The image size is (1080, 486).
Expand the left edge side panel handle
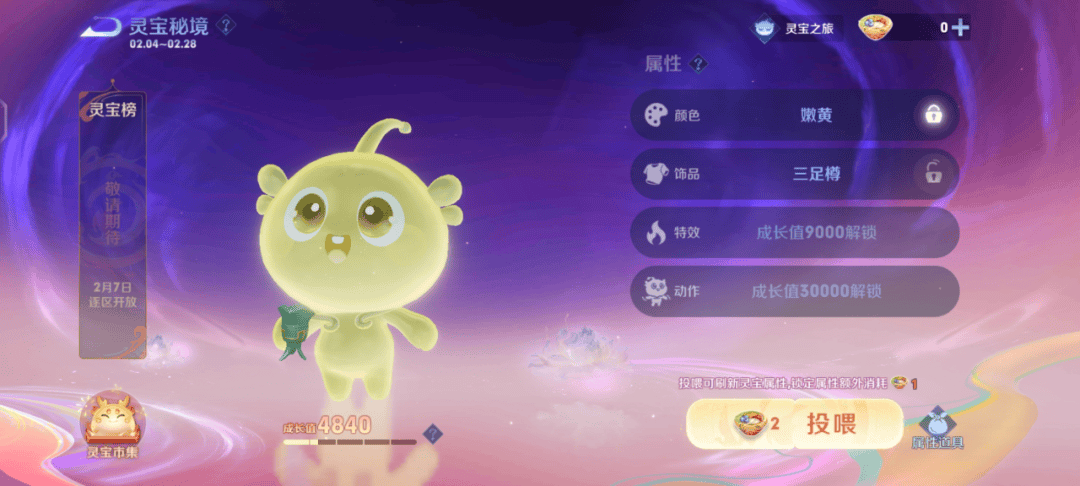click(x=4, y=123)
